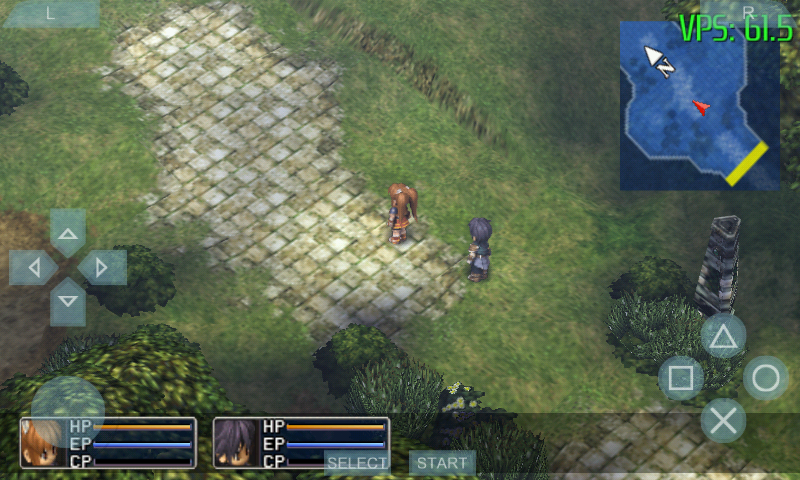Tap the cross action button
800x480 pixels.
tap(723, 420)
